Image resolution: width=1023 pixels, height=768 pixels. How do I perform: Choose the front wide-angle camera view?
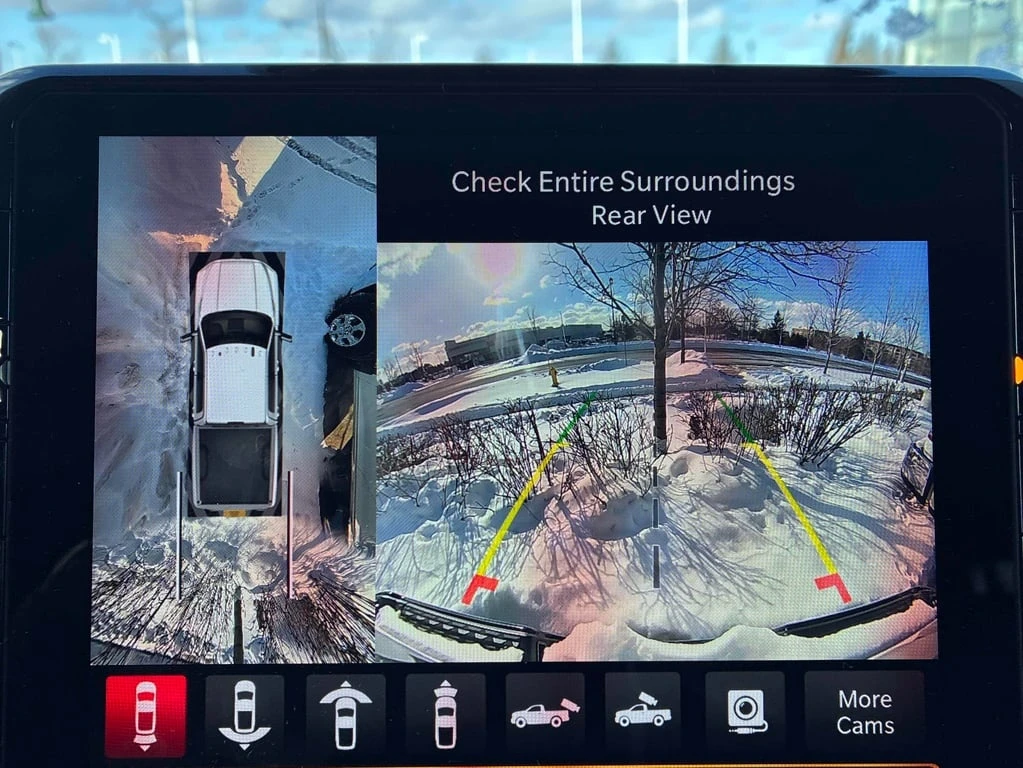pos(345,715)
